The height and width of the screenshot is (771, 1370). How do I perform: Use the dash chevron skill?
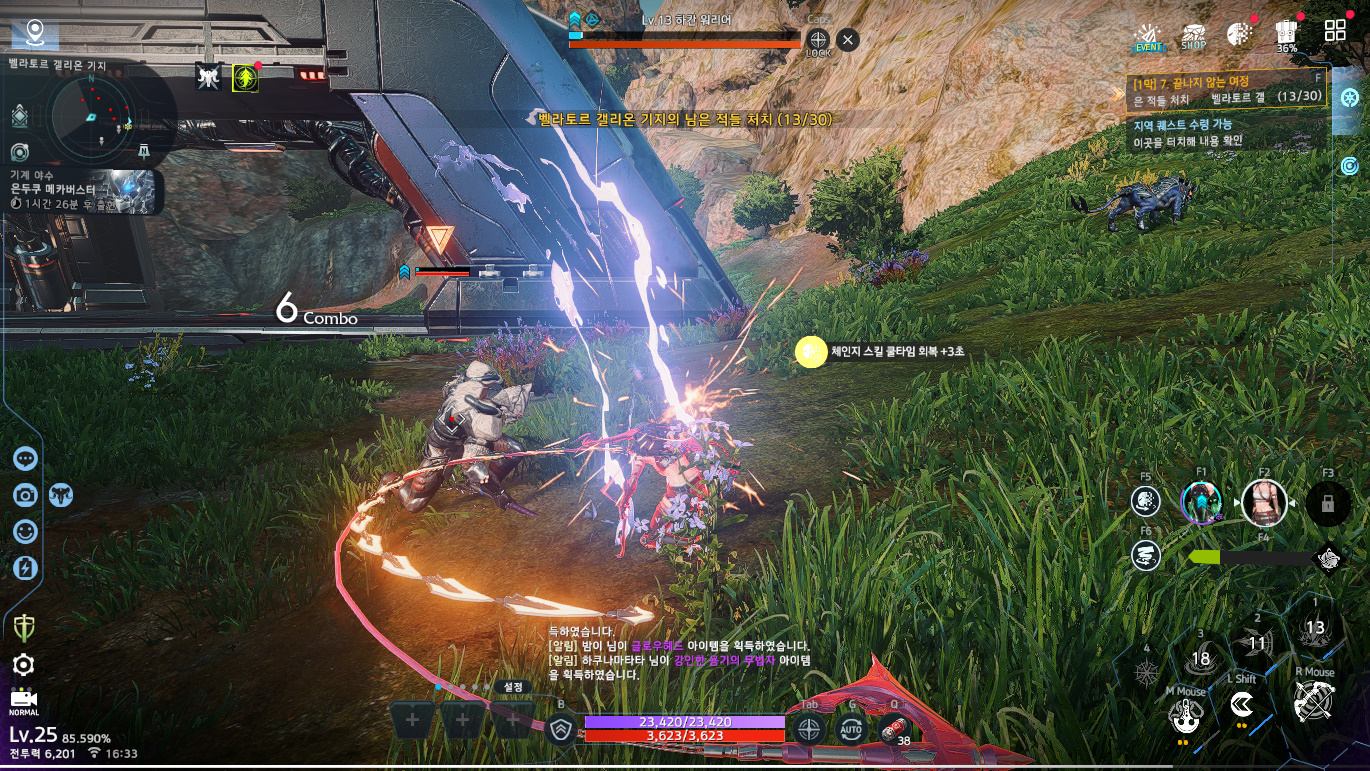pos(1243,704)
